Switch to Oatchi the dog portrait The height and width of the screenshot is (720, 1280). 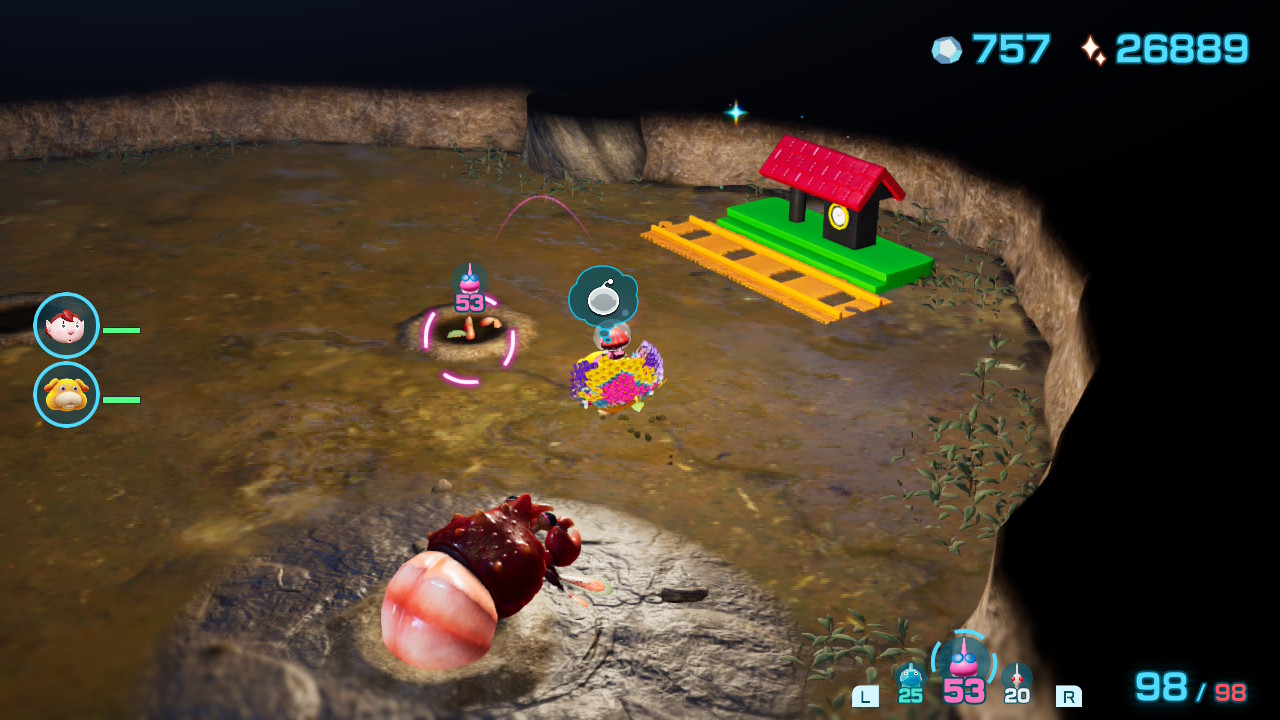[66, 395]
